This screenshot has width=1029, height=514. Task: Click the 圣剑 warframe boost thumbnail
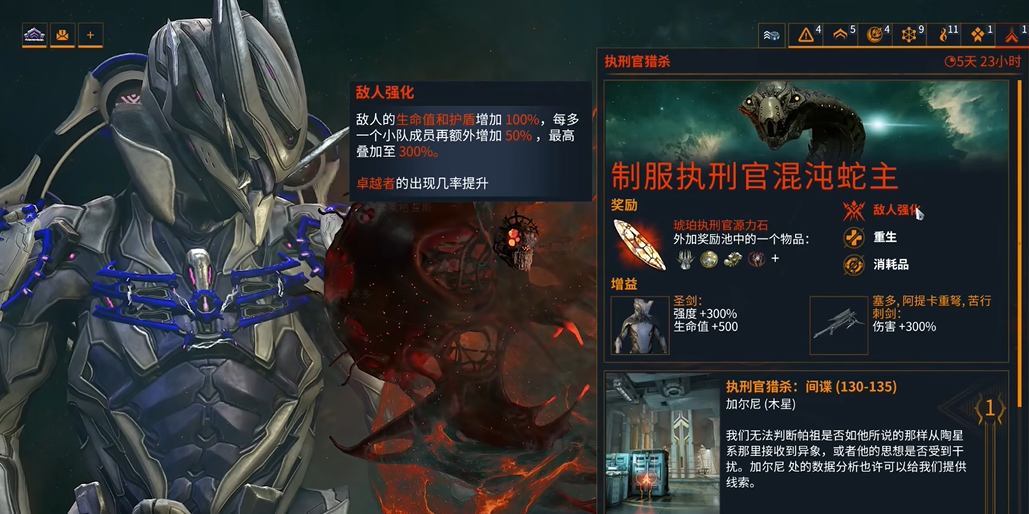[640, 325]
